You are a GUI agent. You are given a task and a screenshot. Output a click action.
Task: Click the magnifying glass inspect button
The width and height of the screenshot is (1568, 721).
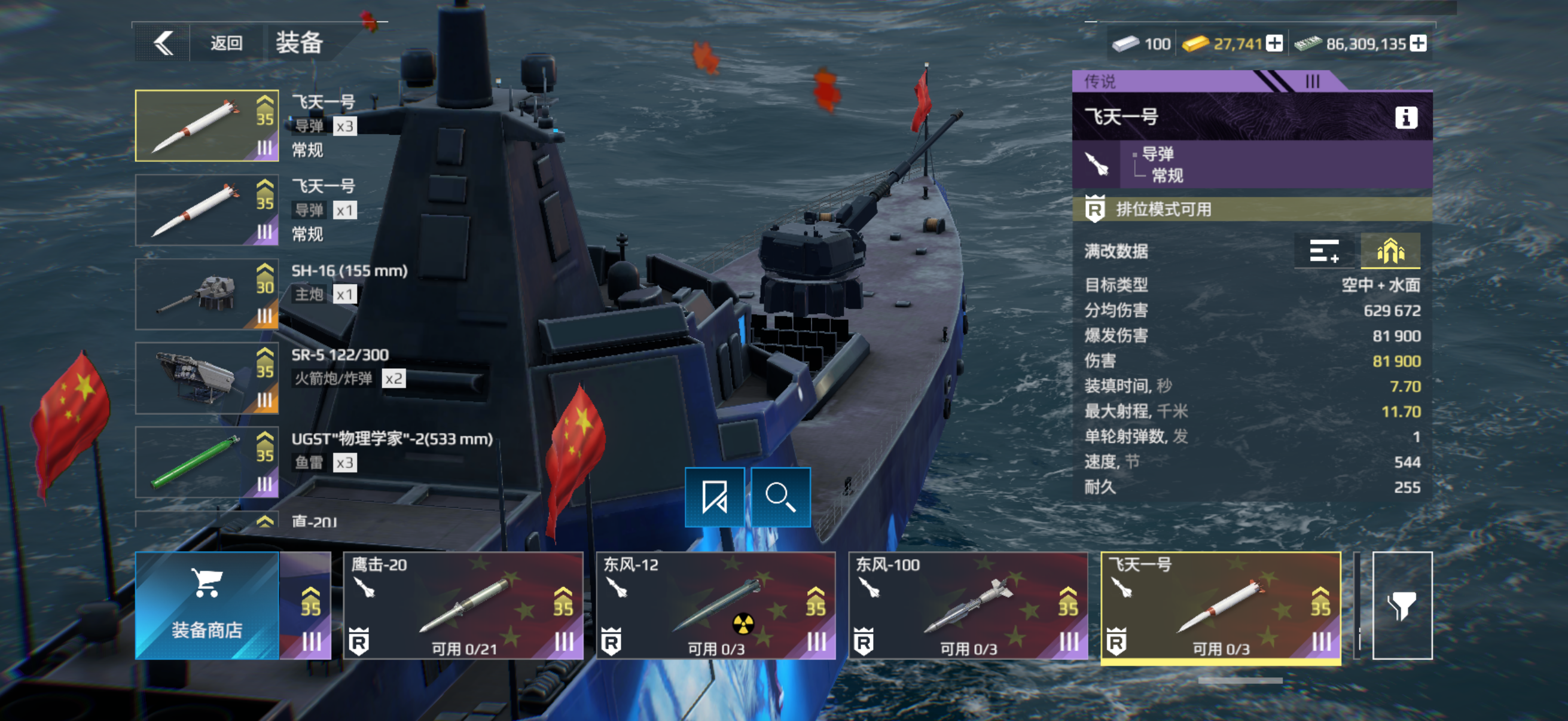780,496
